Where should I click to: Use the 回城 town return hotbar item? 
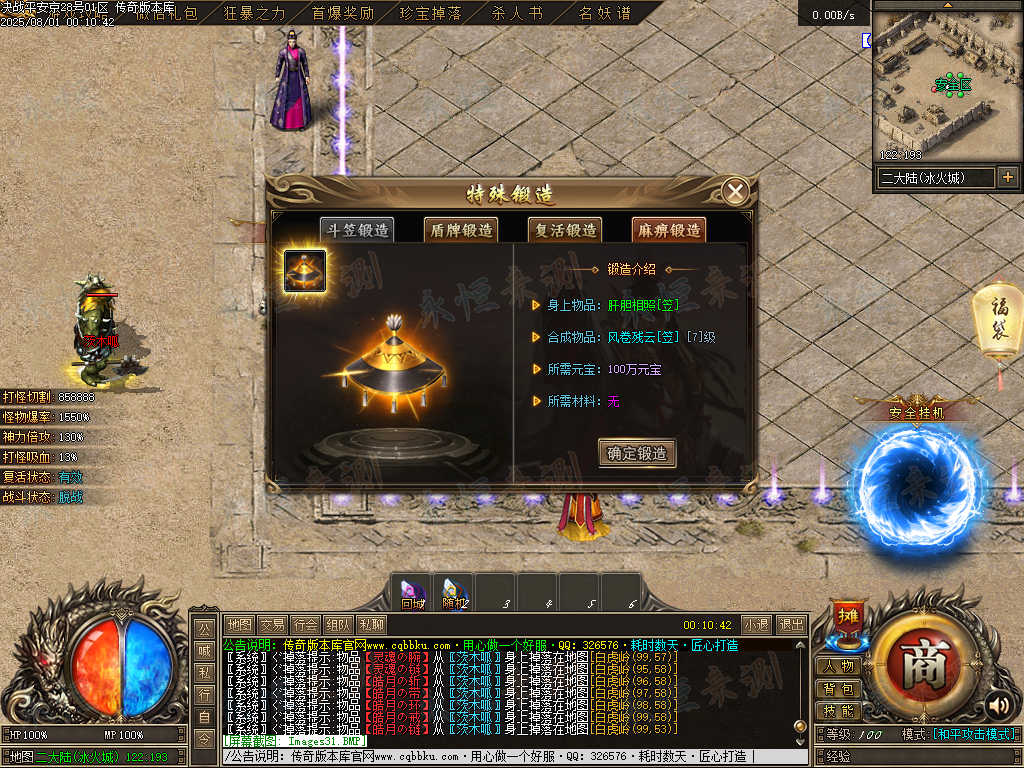pos(412,591)
